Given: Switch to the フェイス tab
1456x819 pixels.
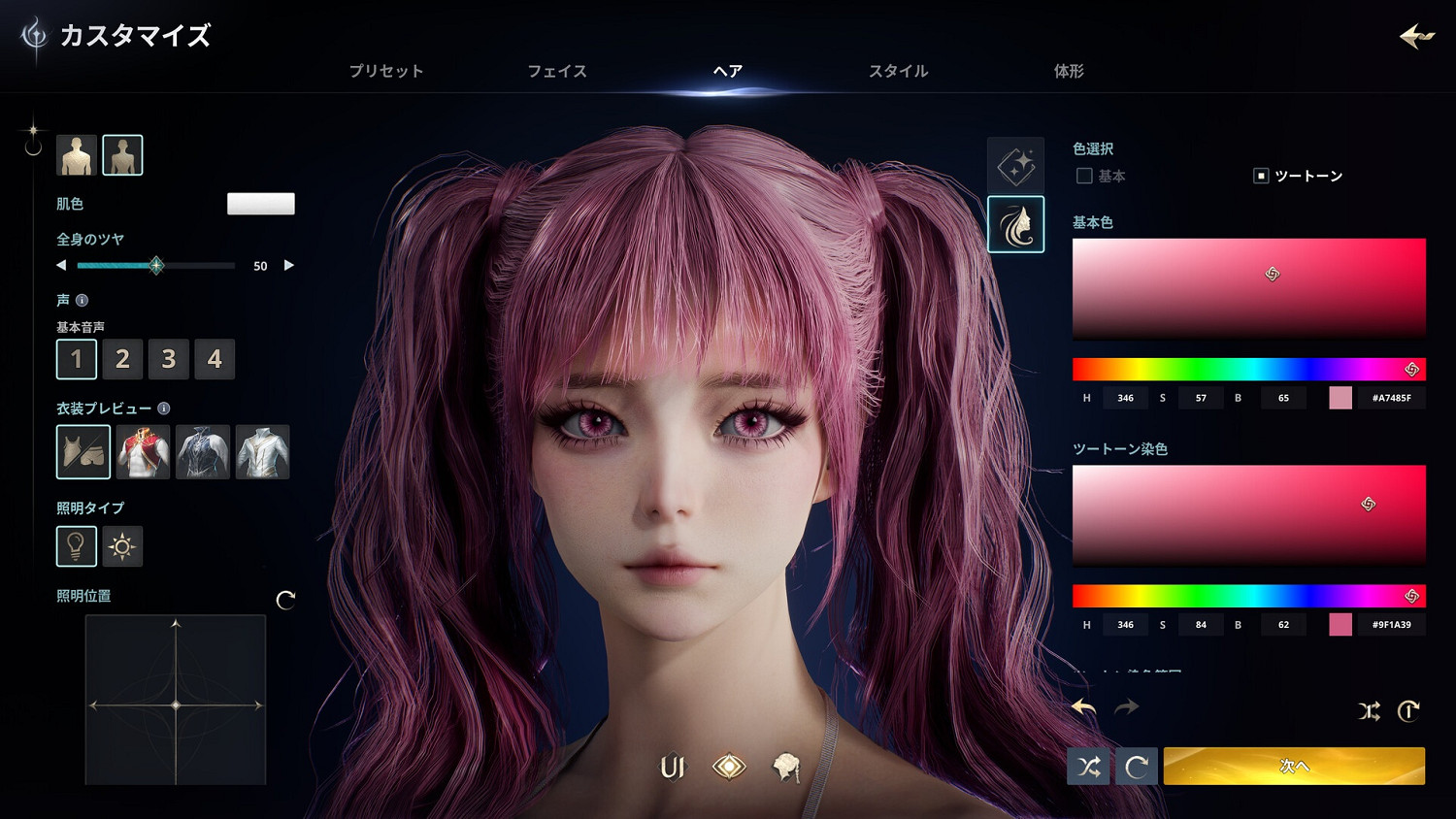Looking at the screenshot, I should point(557,70).
